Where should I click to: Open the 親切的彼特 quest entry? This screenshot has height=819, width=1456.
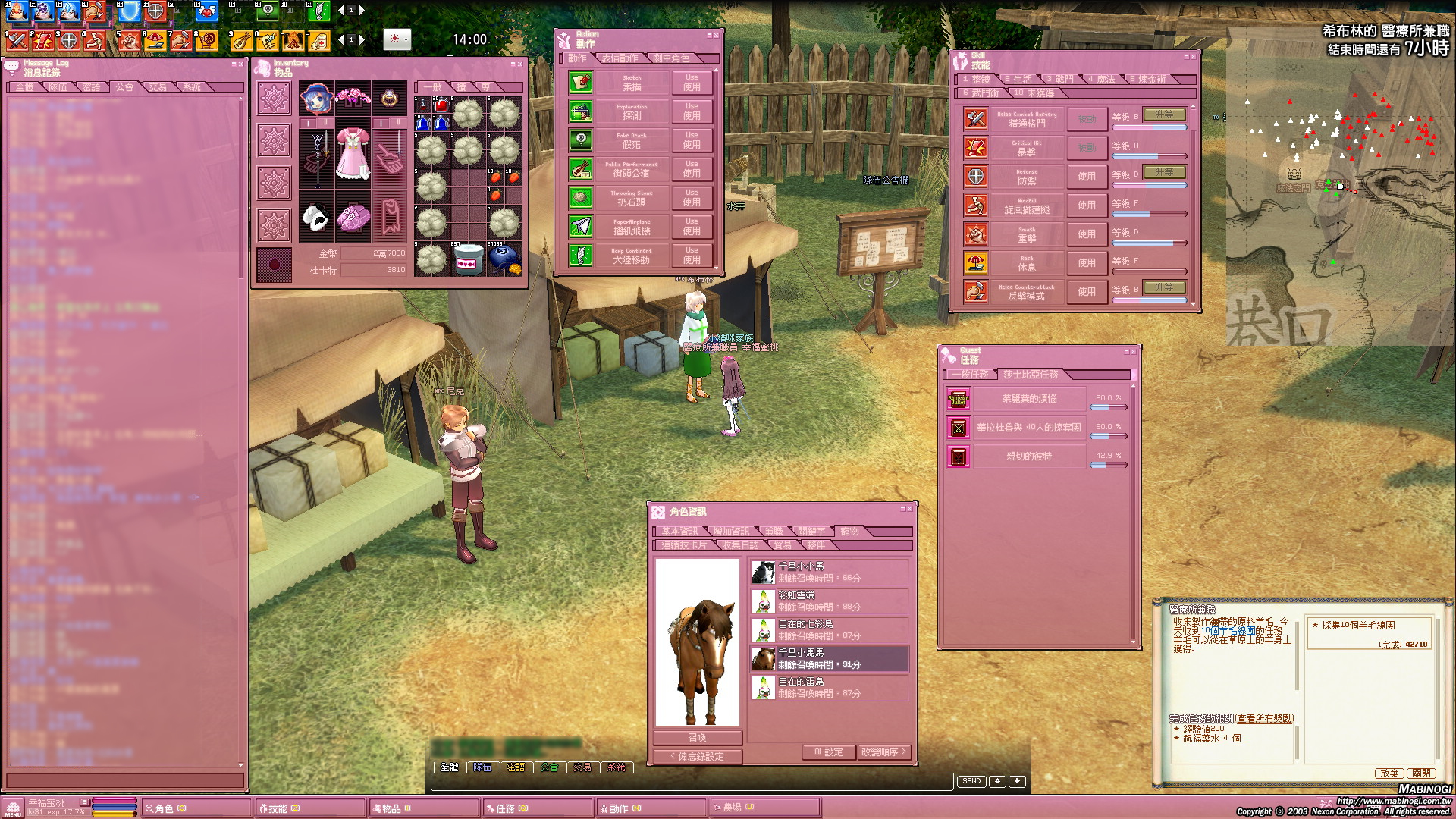pyautogui.click(x=1028, y=457)
